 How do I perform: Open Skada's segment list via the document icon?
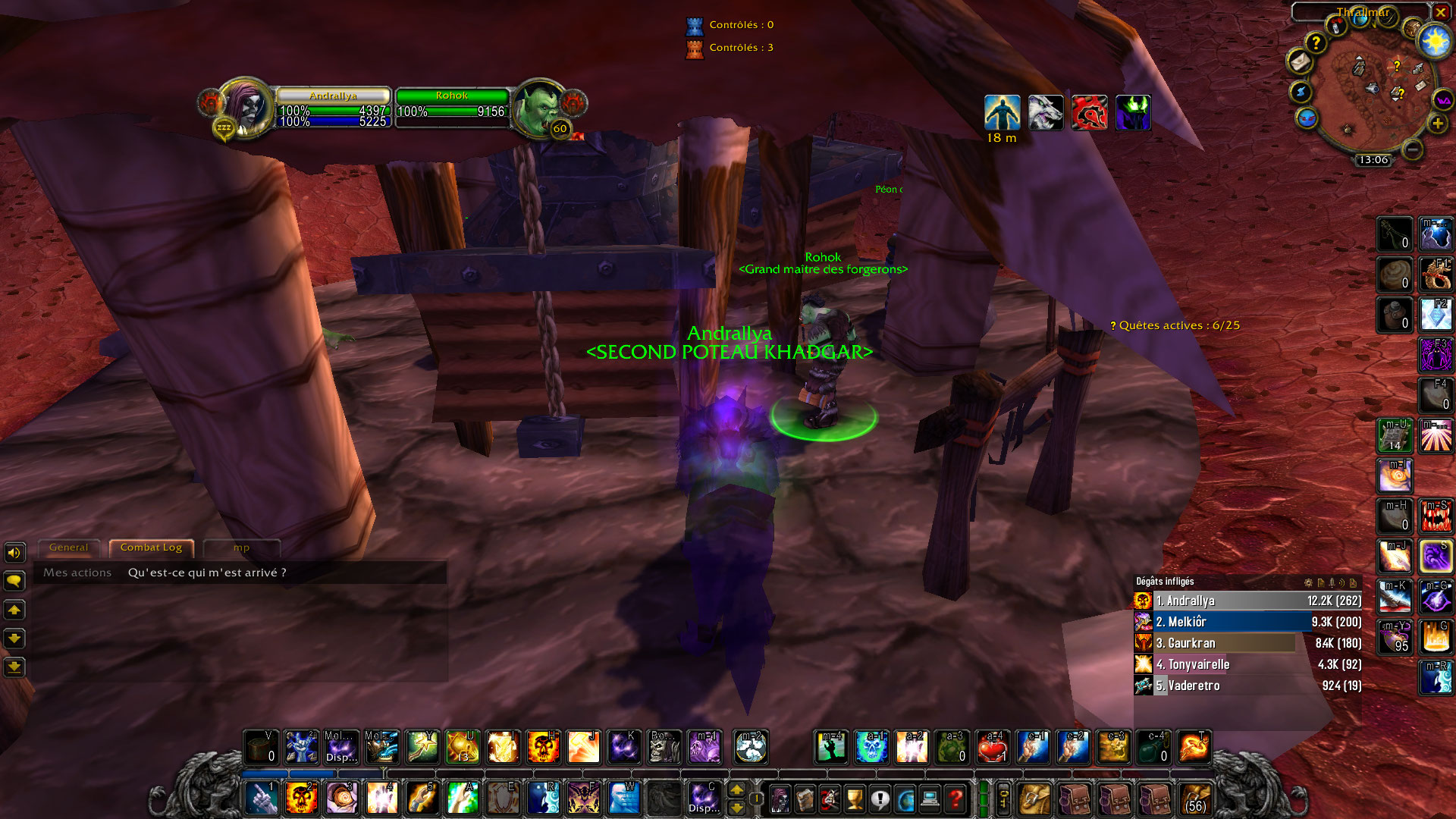[x=1322, y=582]
